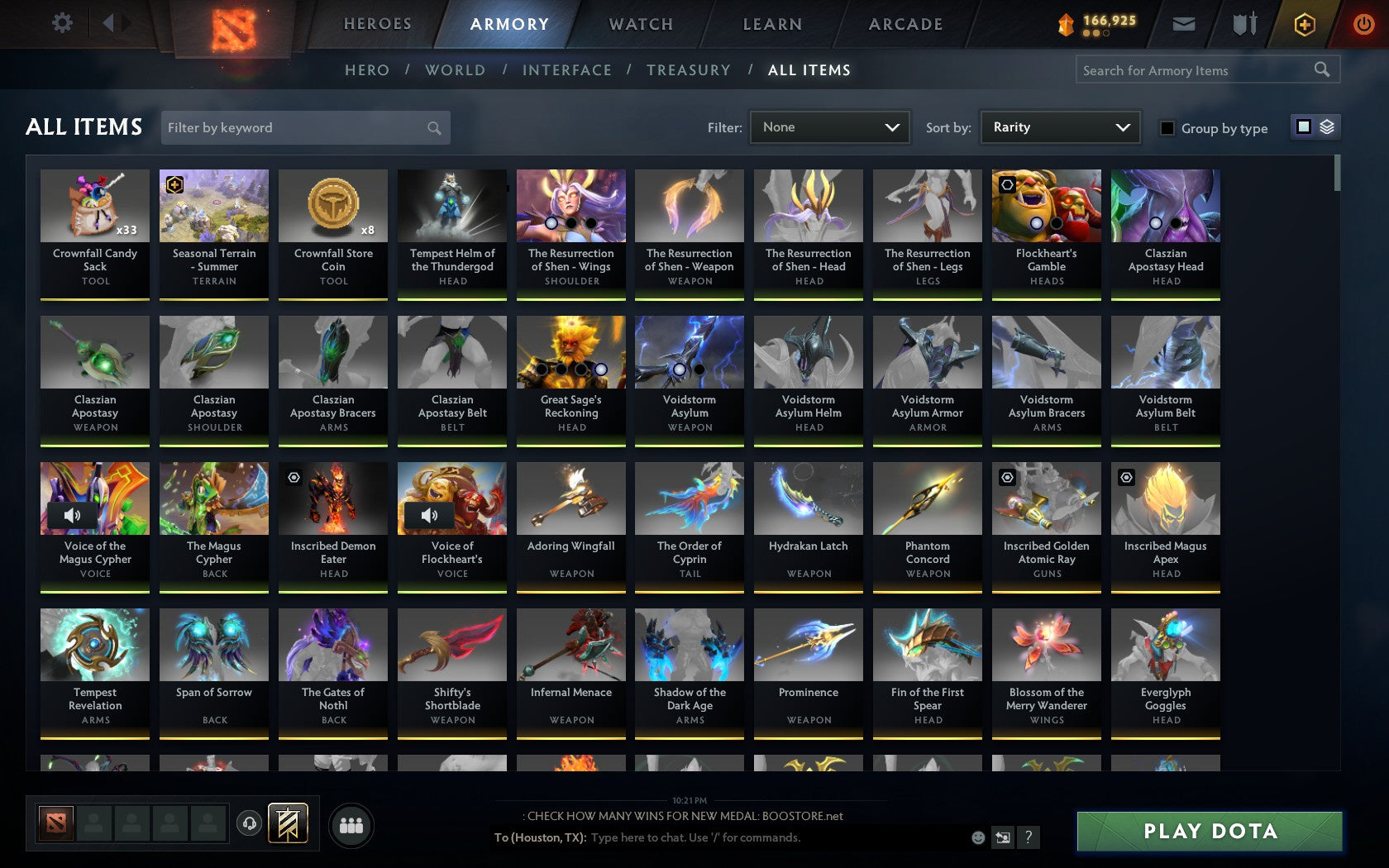The height and width of the screenshot is (868, 1389).
Task: Open the Sort by Rarity dropdown
Action: click(x=1059, y=127)
